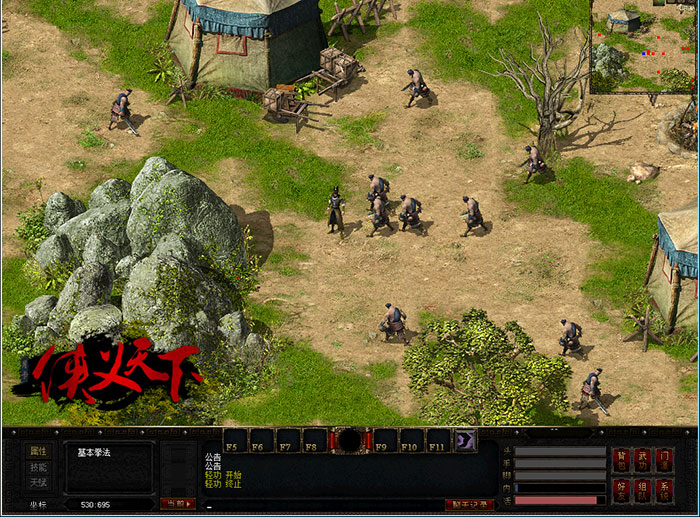Open the 组队 team panel
The image size is (700, 517).
tap(643, 490)
